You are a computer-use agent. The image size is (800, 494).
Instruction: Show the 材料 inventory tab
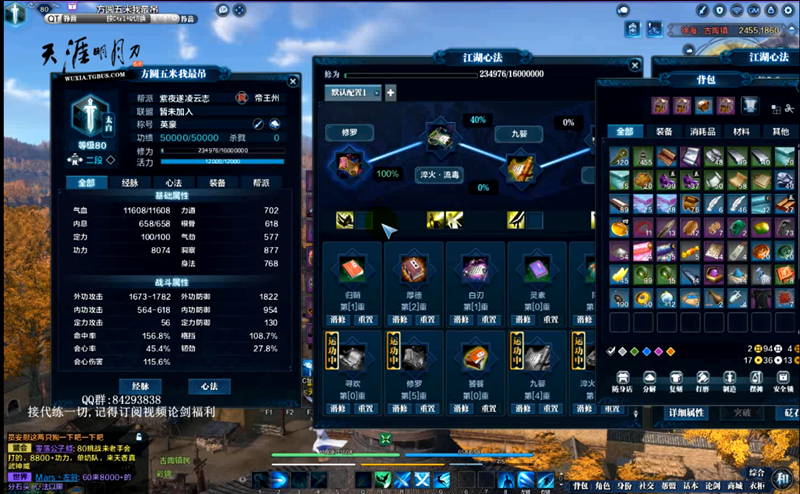point(741,131)
